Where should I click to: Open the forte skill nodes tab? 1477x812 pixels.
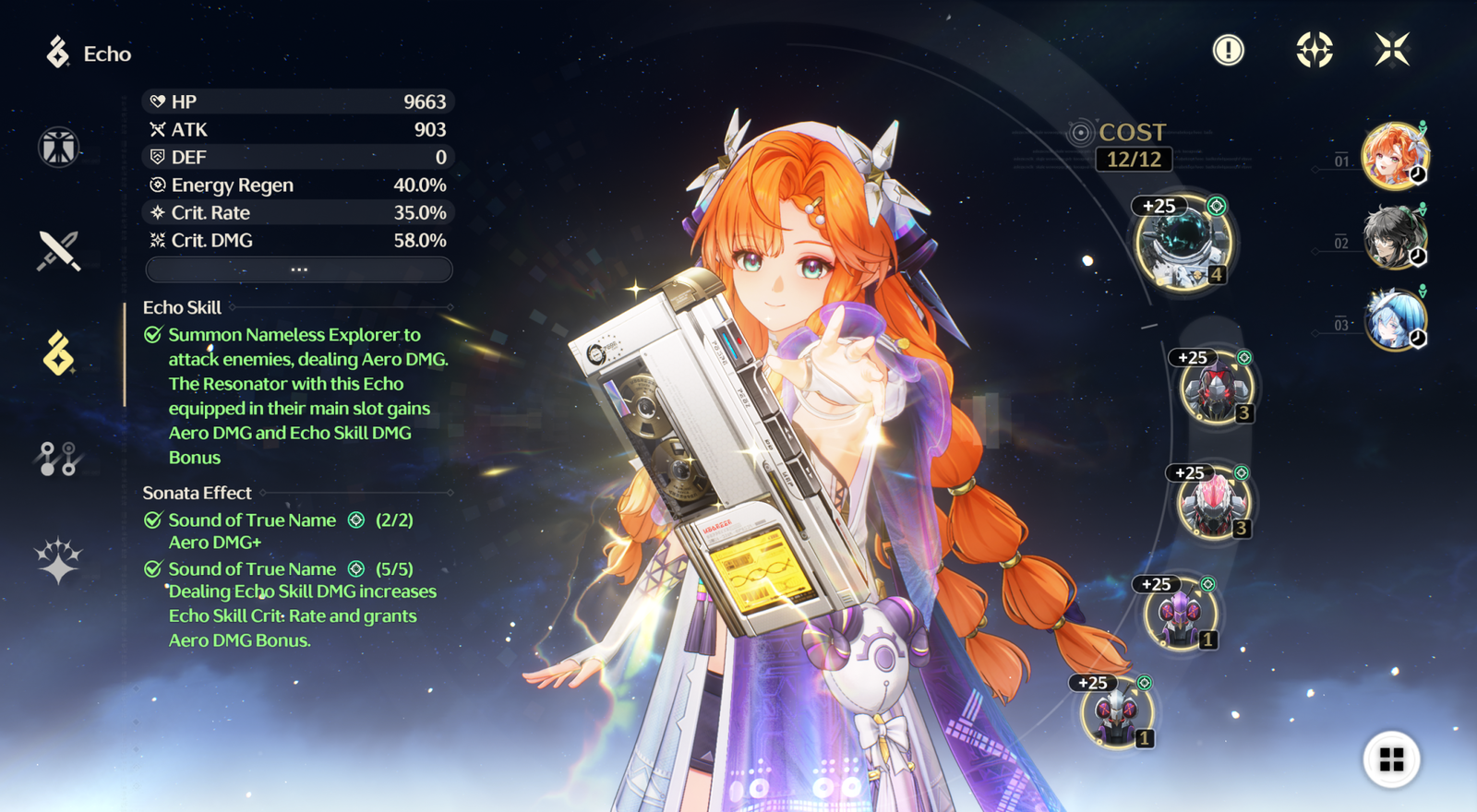tap(59, 458)
